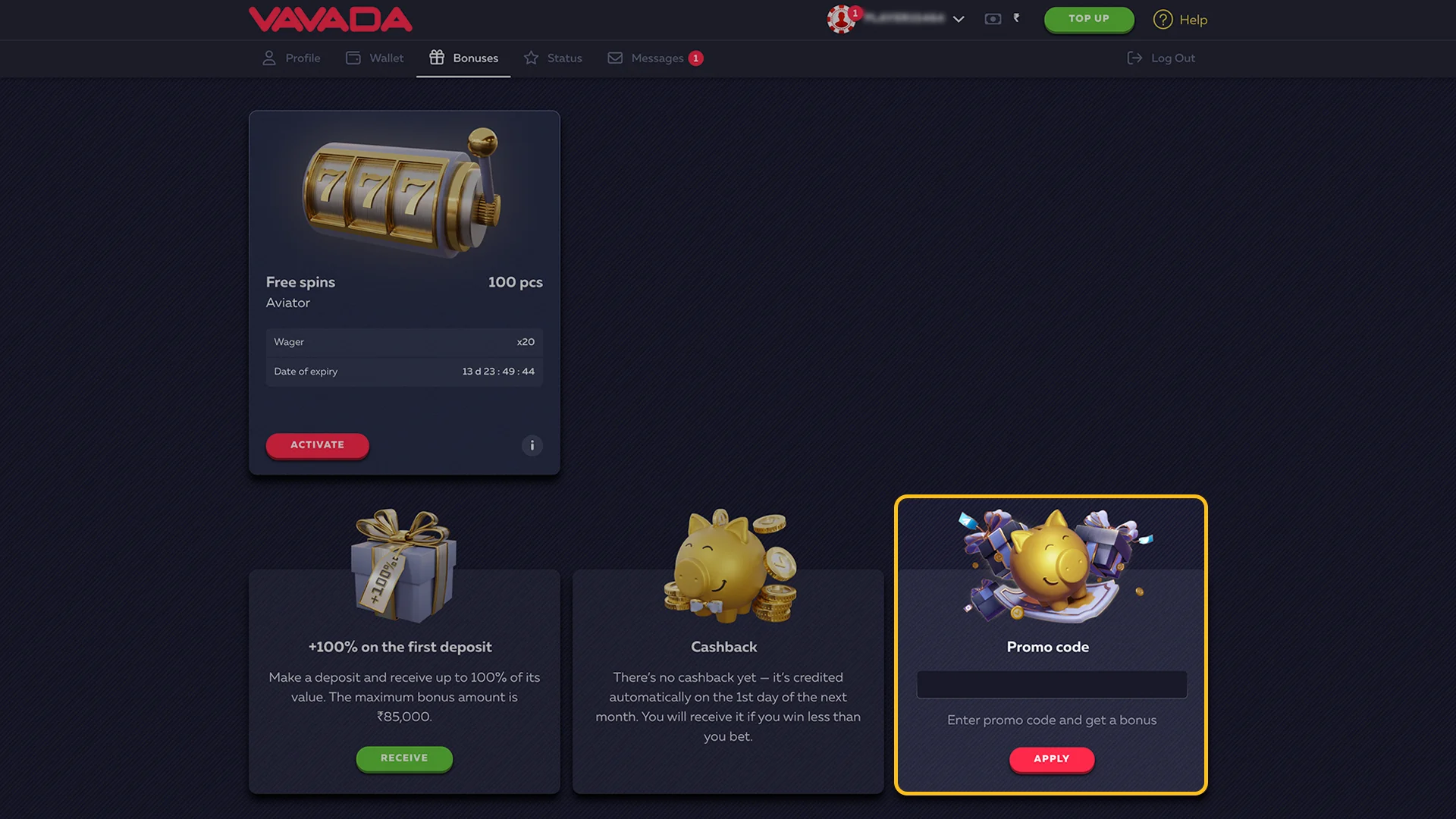The height and width of the screenshot is (819, 1456).
Task: Click the Wallet card icon
Action: click(x=353, y=58)
